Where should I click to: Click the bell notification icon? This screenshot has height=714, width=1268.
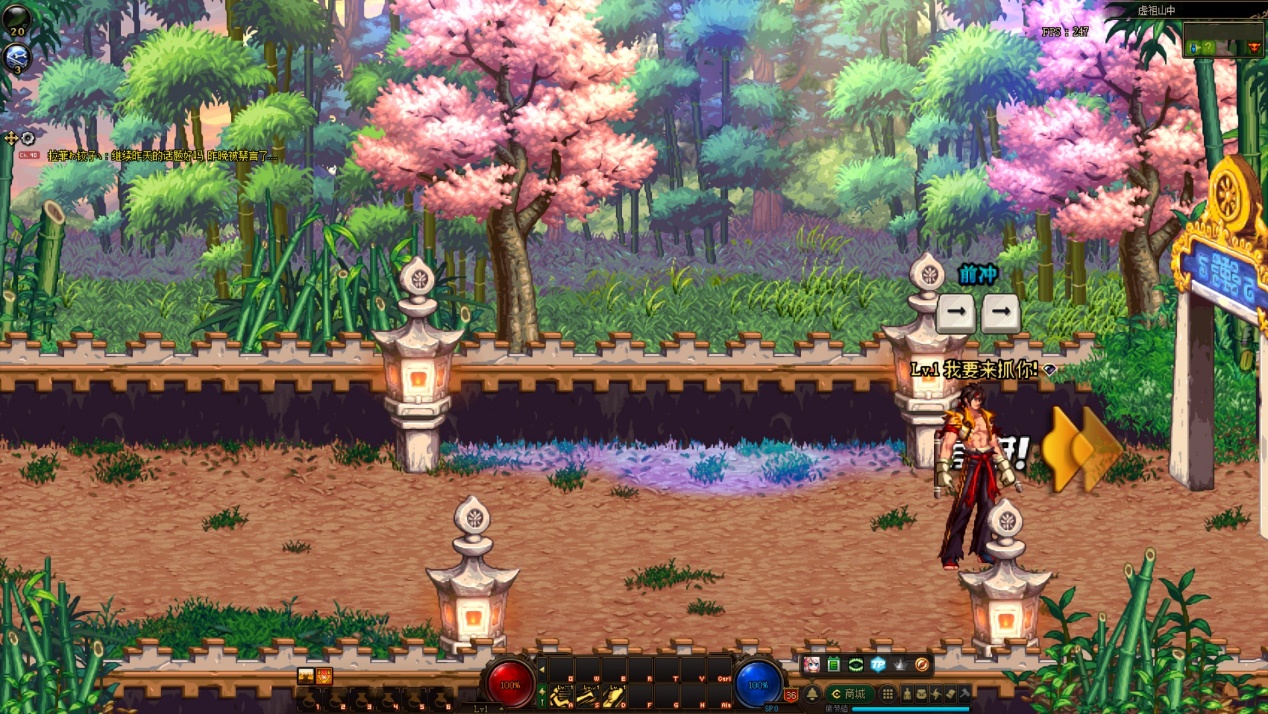(812, 694)
